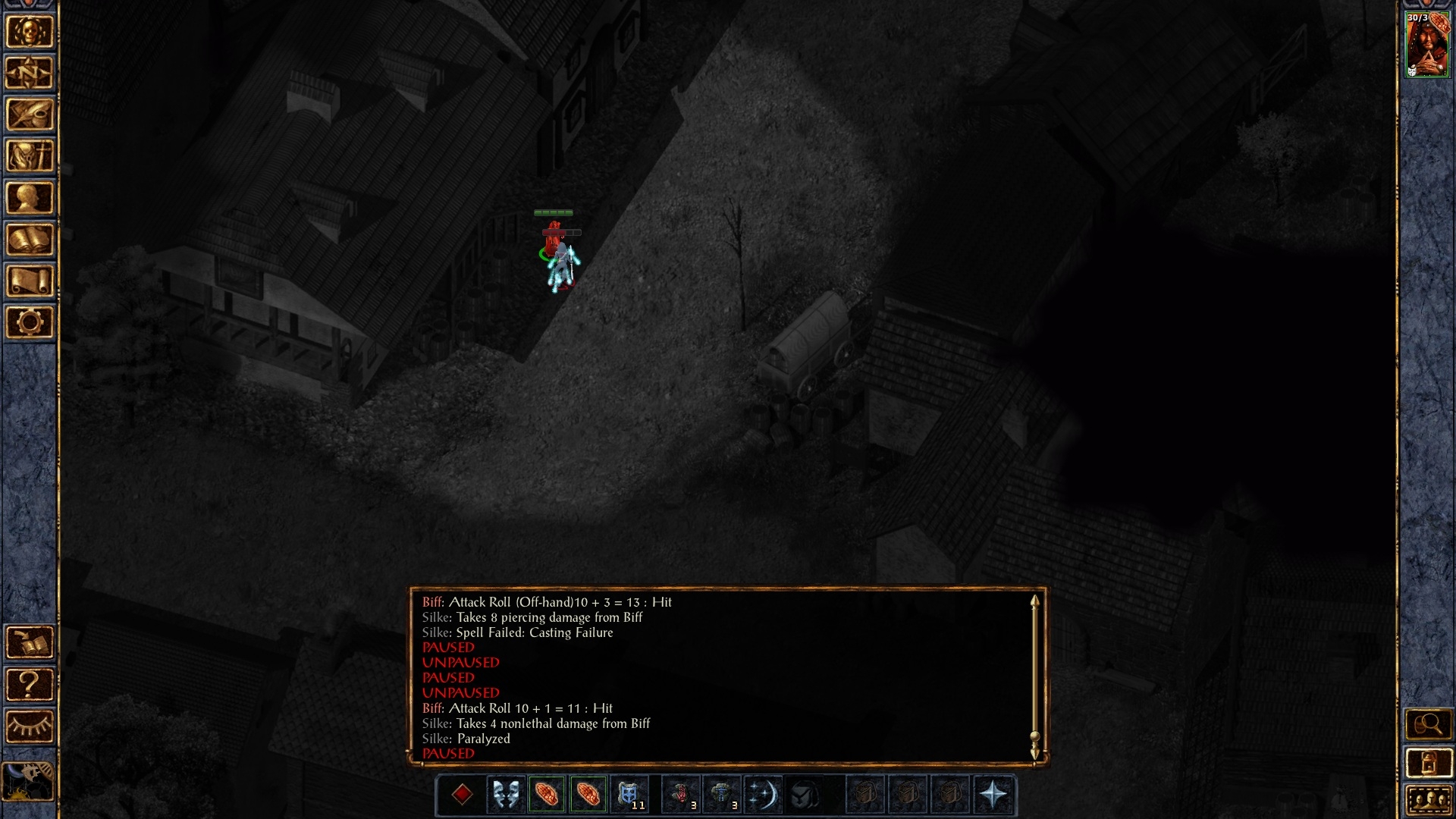Viewport: 1456px width, 819px height.
Task: Click the quick save book button
Action: coord(30,643)
